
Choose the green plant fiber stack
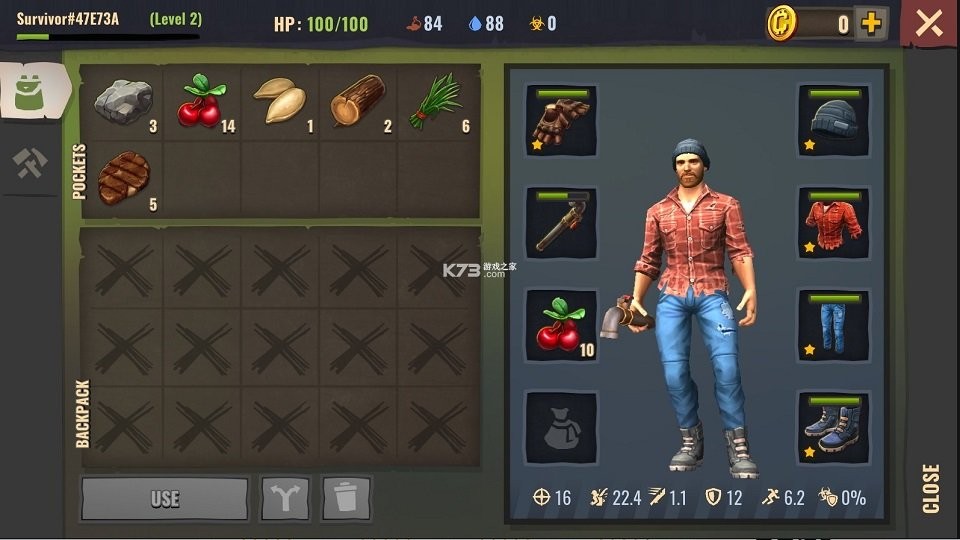point(437,103)
